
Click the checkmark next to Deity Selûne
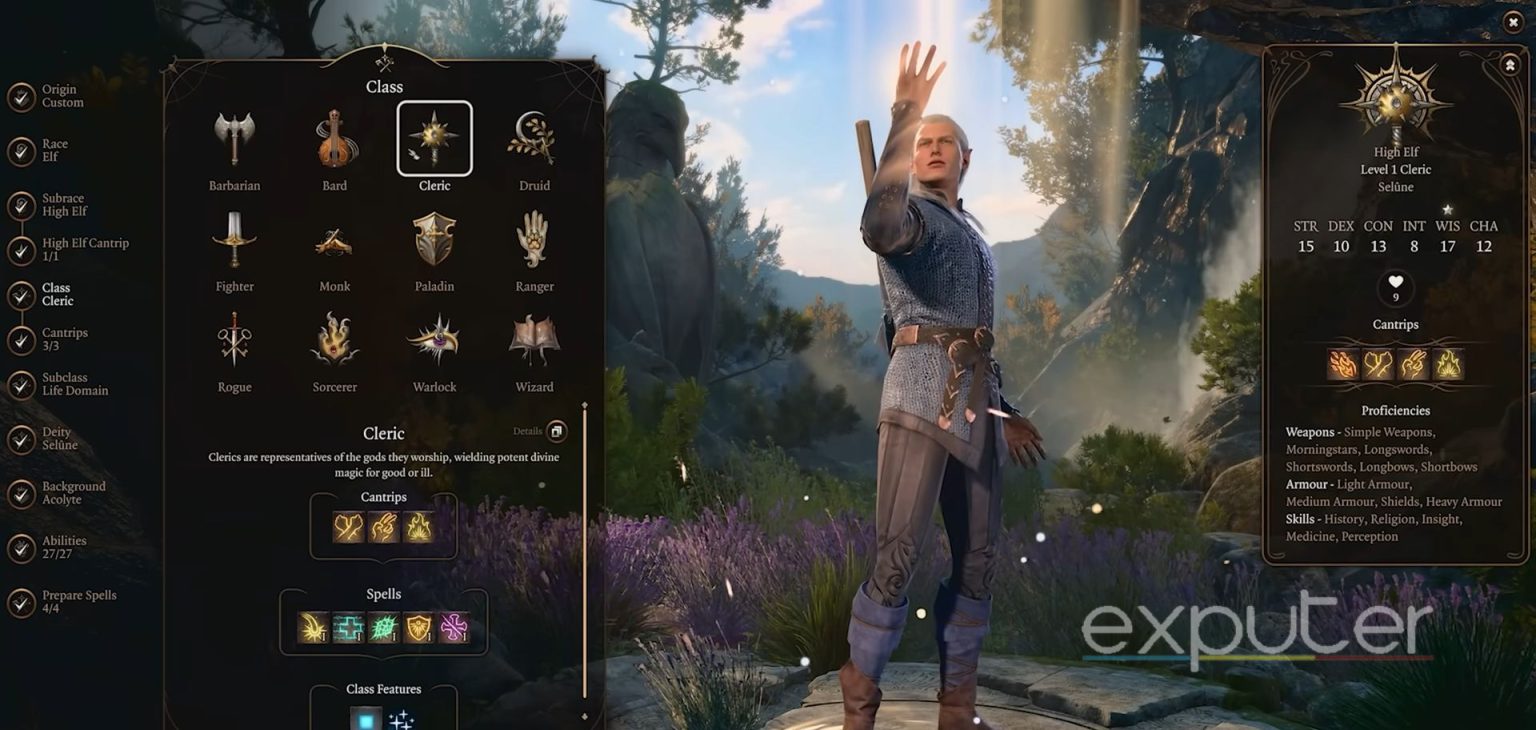(22, 438)
